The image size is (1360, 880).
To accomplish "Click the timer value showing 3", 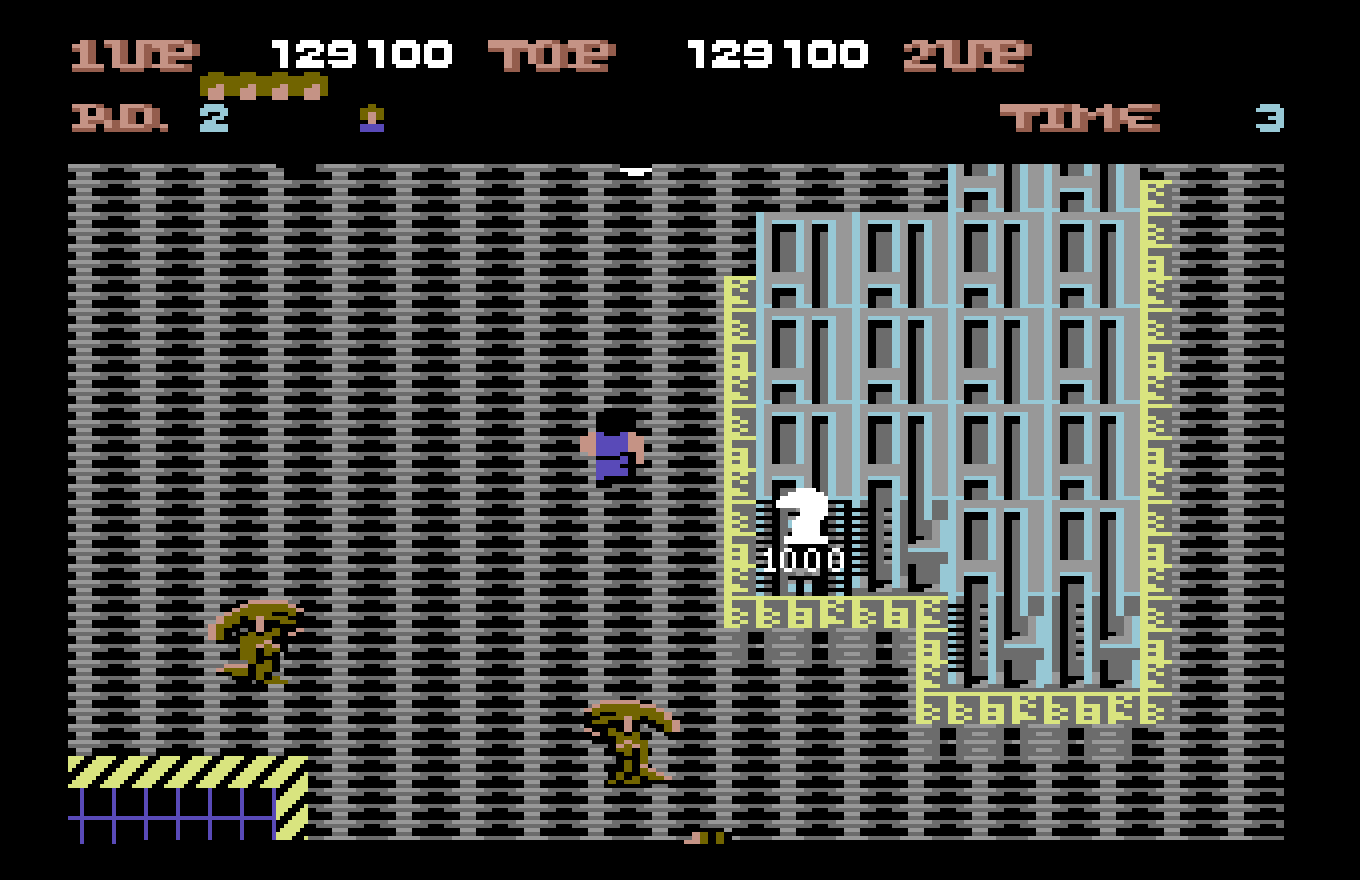I will click(x=1268, y=118).
